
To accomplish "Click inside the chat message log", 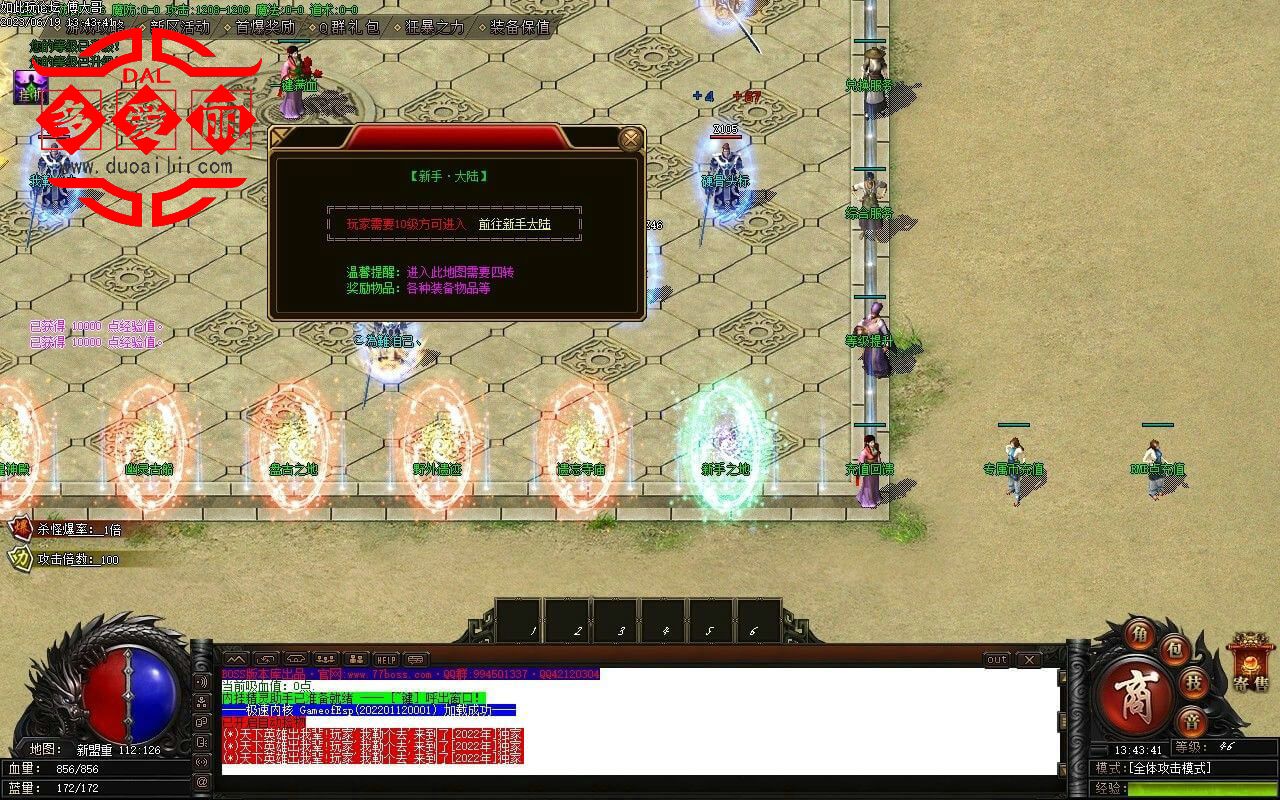I will tap(640, 720).
